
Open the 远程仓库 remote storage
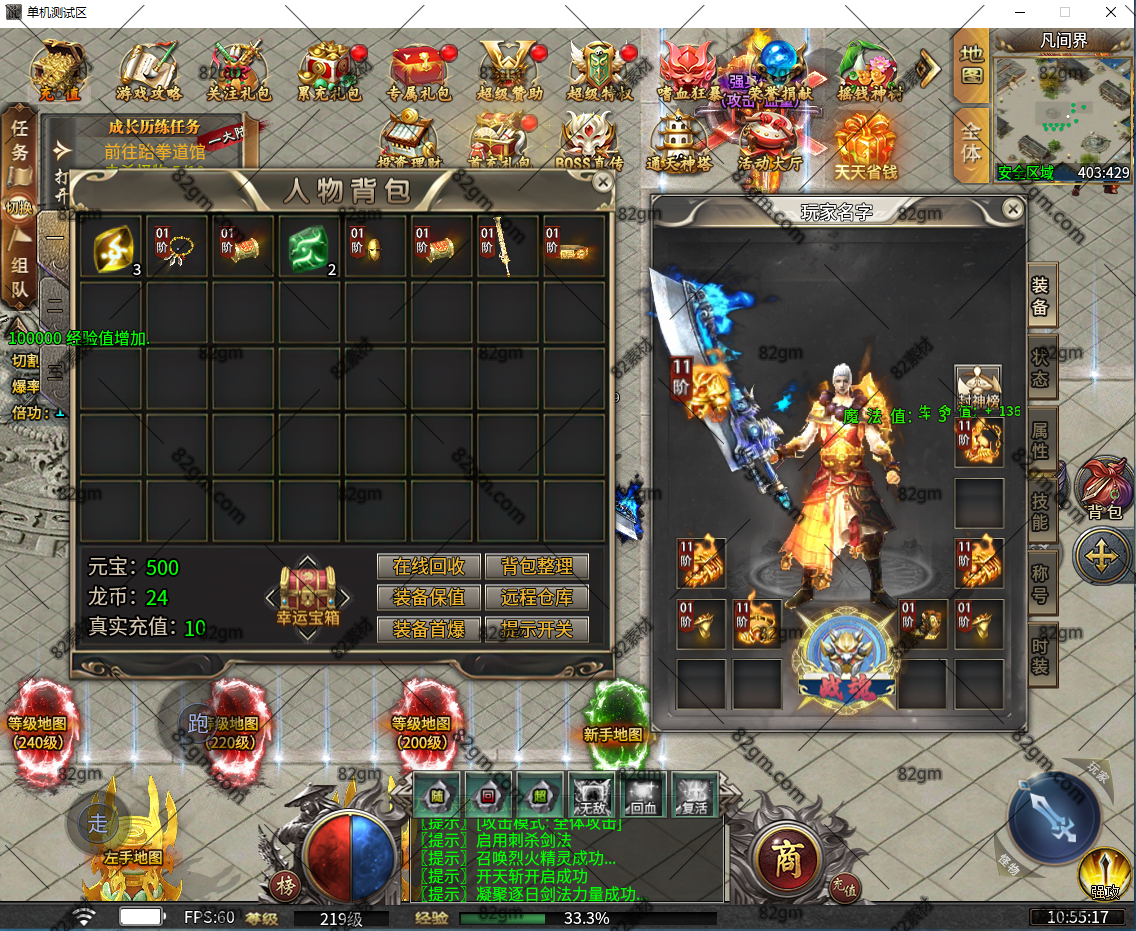[537, 598]
